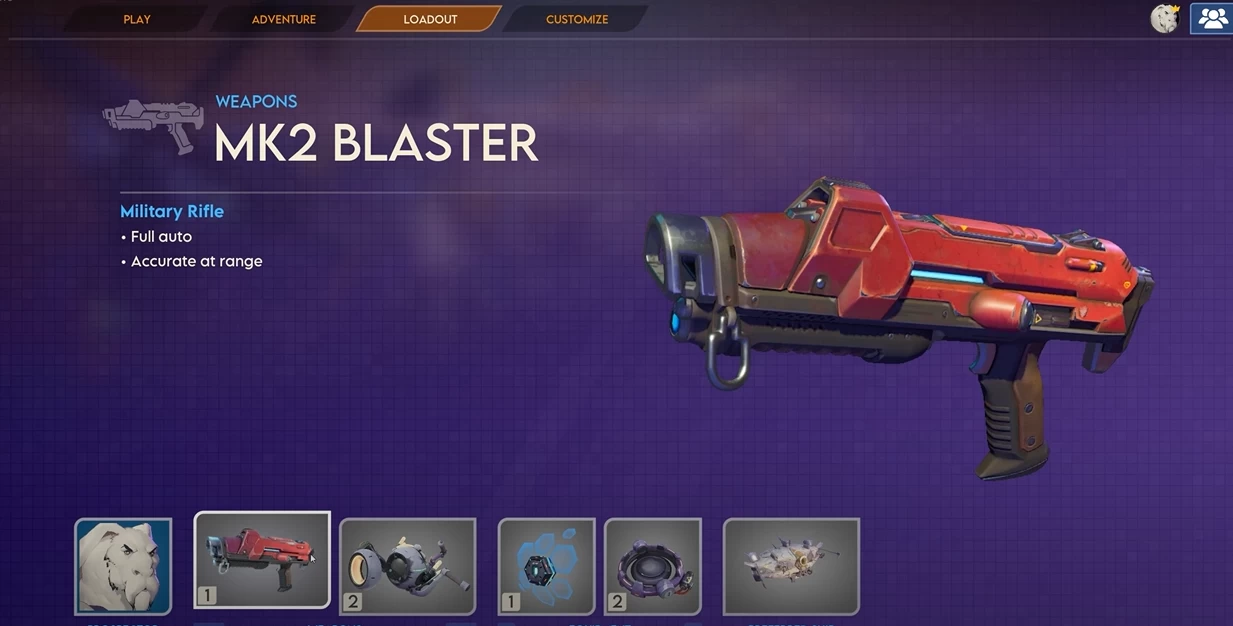Choose the red MK2 Blaster weapon slot

coord(262,560)
